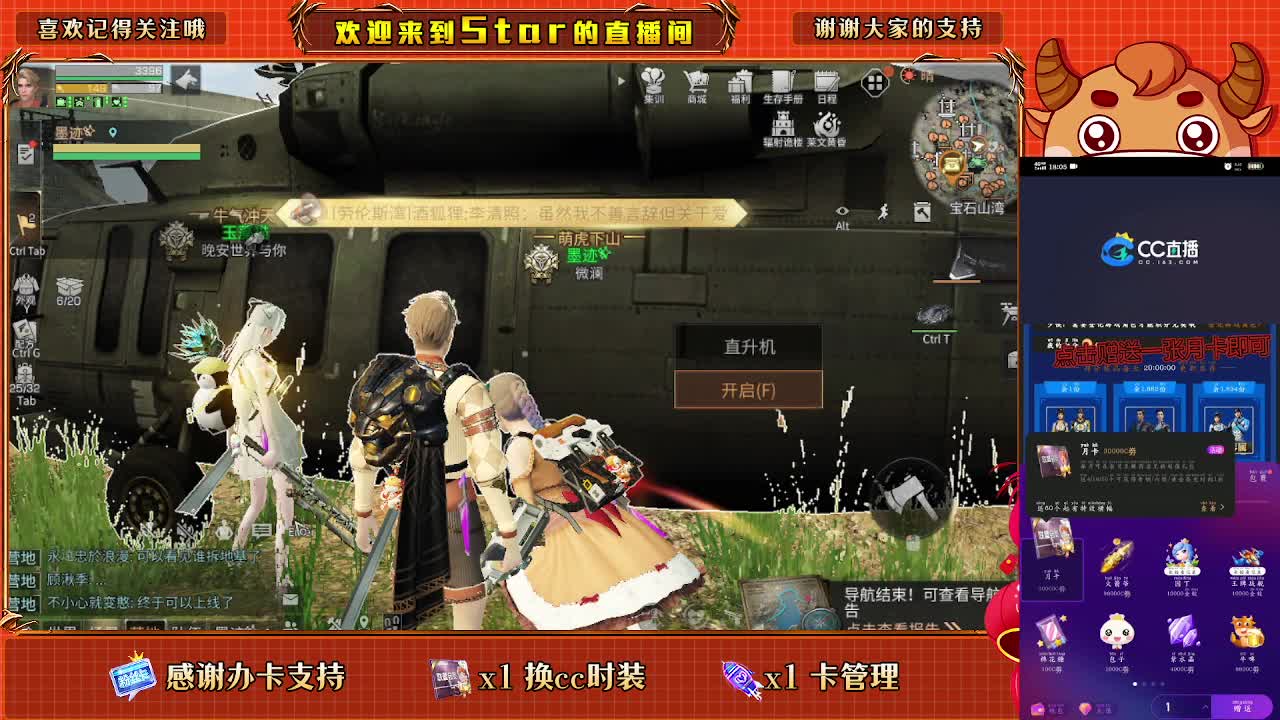This screenshot has height=720, width=1280.
Task: Switch to the diamond gift tab
Action: 1086,708
